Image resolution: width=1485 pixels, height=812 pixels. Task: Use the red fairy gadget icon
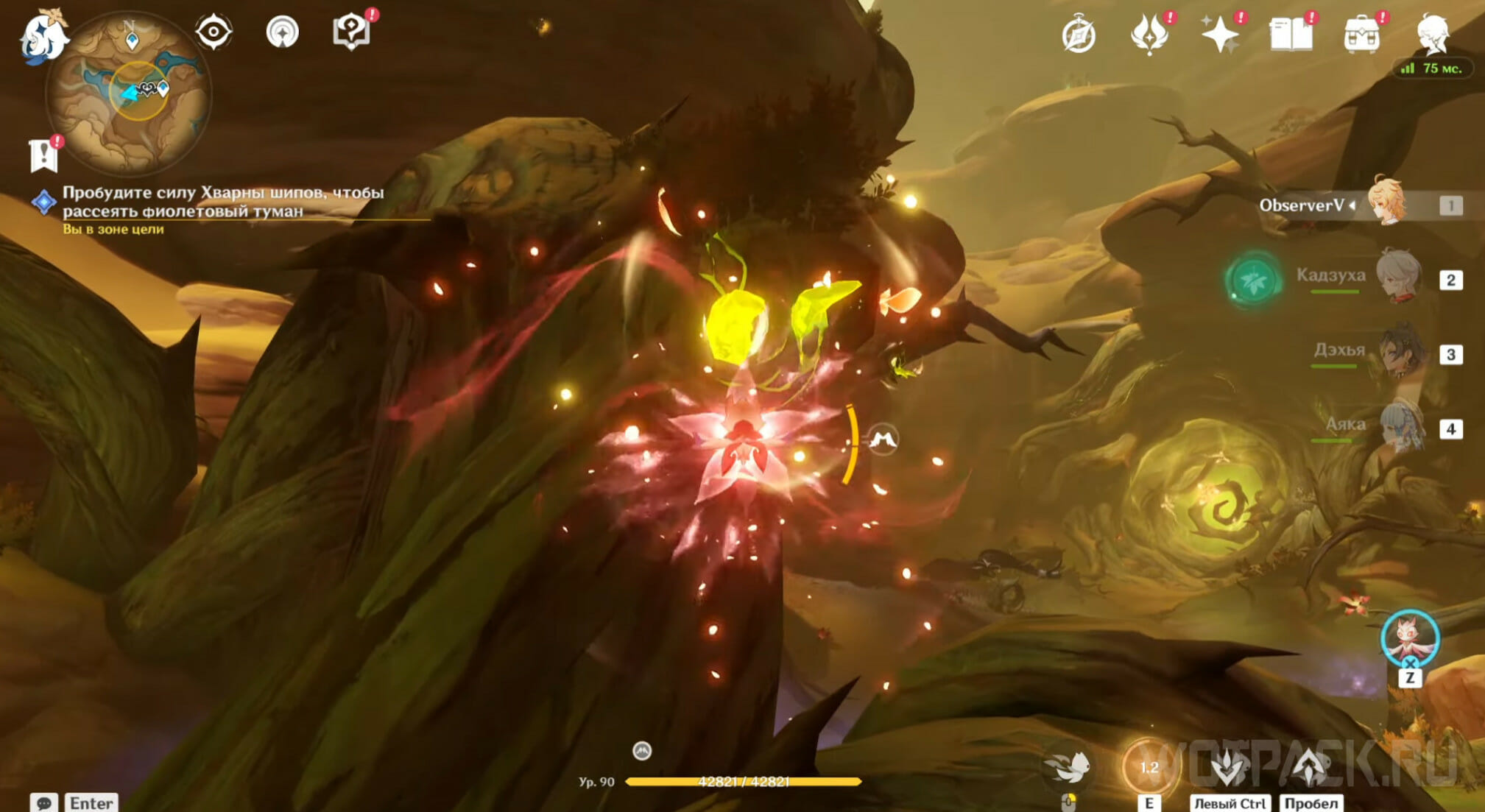1409,638
